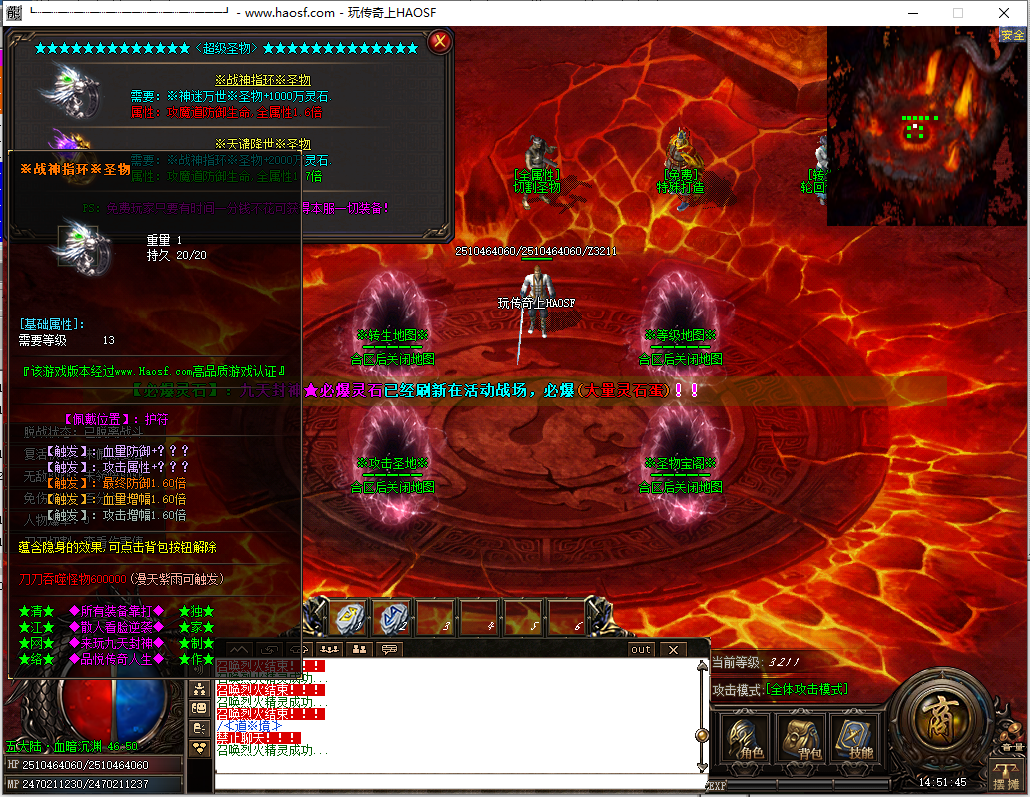Use the blue rune stone in hotbar slot 2
This screenshot has height=797, width=1030.
click(392, 618)
